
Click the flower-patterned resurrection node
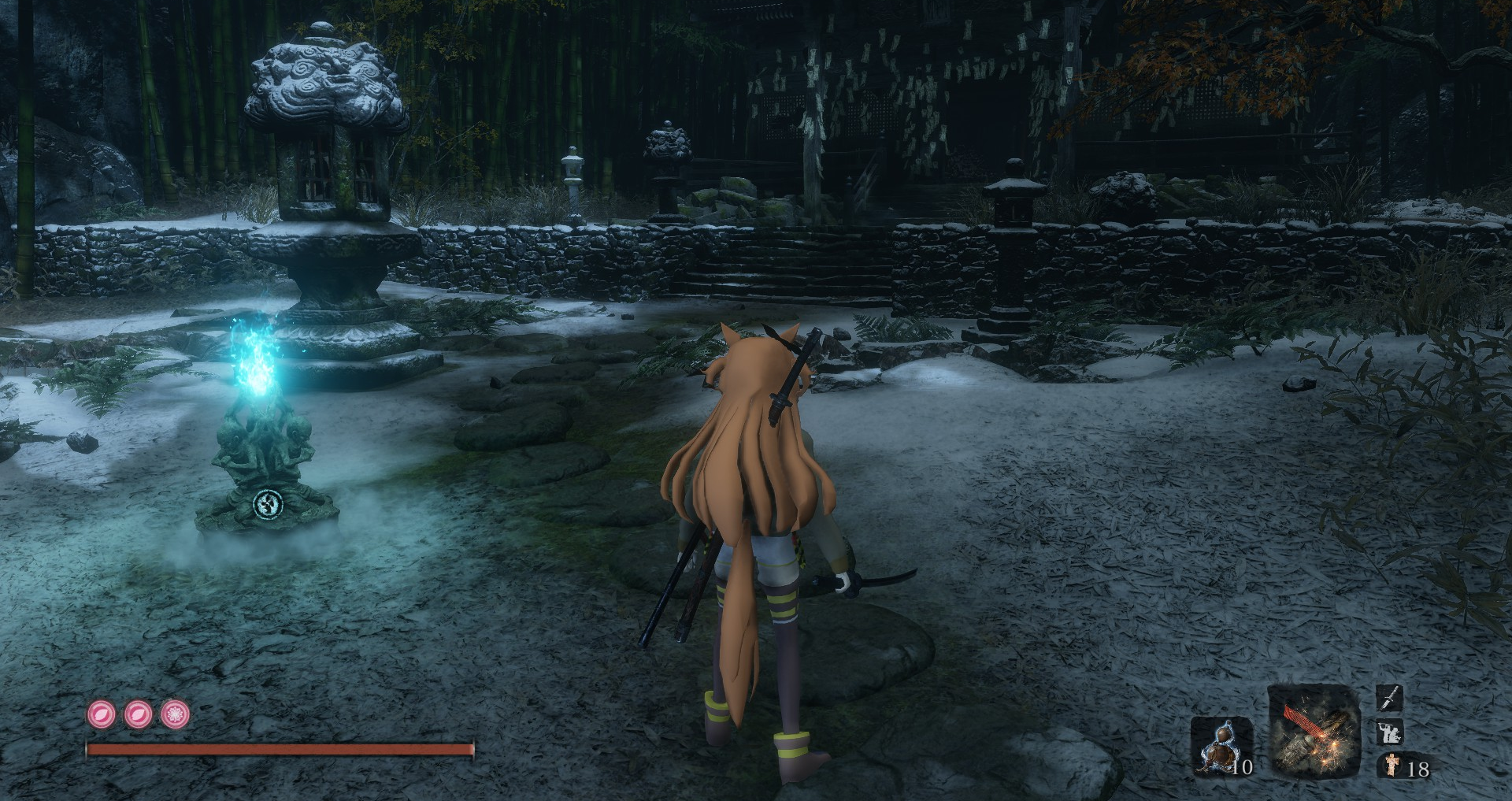pos(175,714)
